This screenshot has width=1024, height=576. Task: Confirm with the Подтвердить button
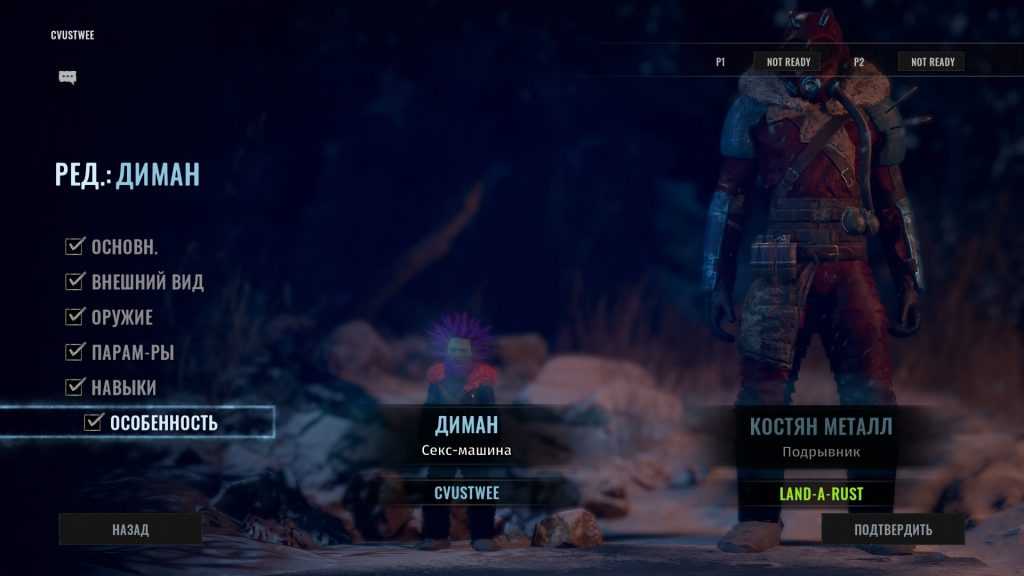click(893, 530)
